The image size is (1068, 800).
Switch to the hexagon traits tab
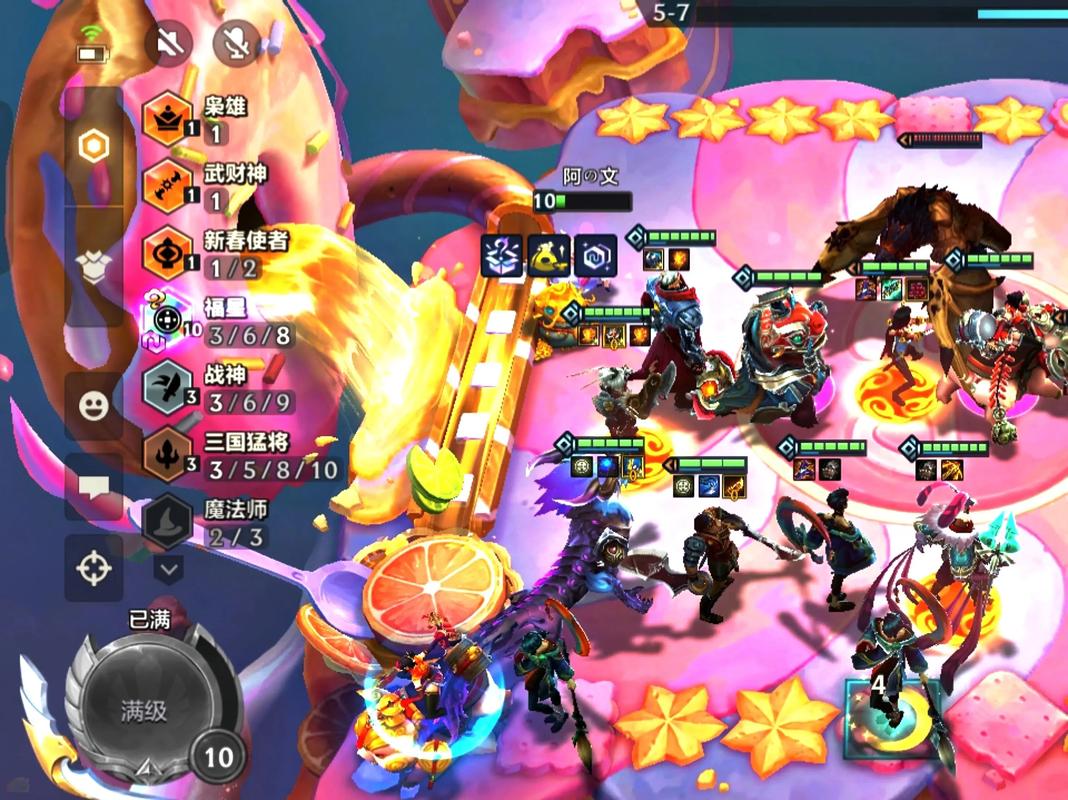(94, 147)
